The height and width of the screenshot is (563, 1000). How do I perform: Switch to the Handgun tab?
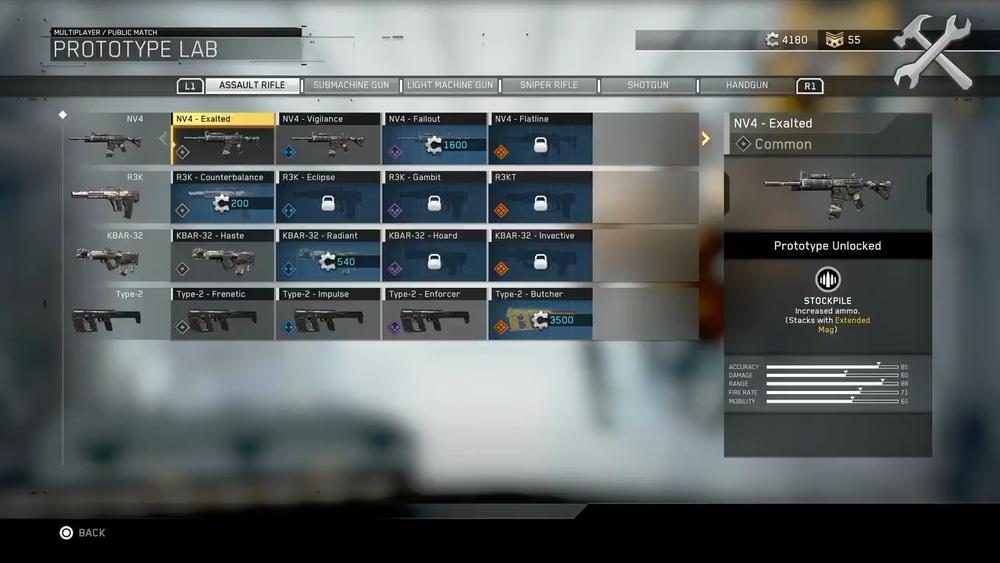coord(747,86)
